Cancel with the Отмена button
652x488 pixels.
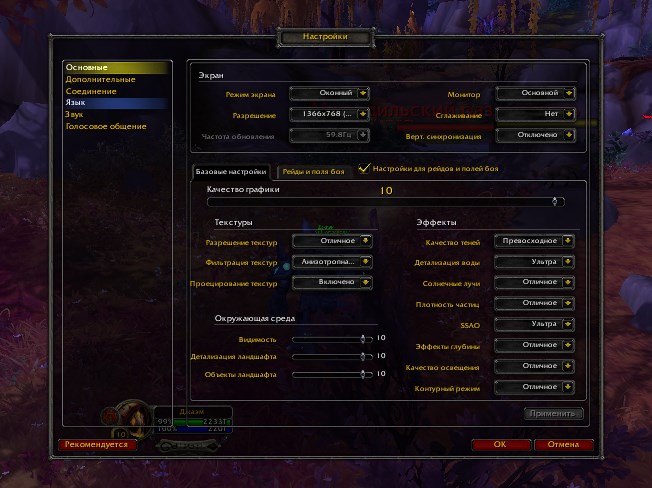click(563, 444)
